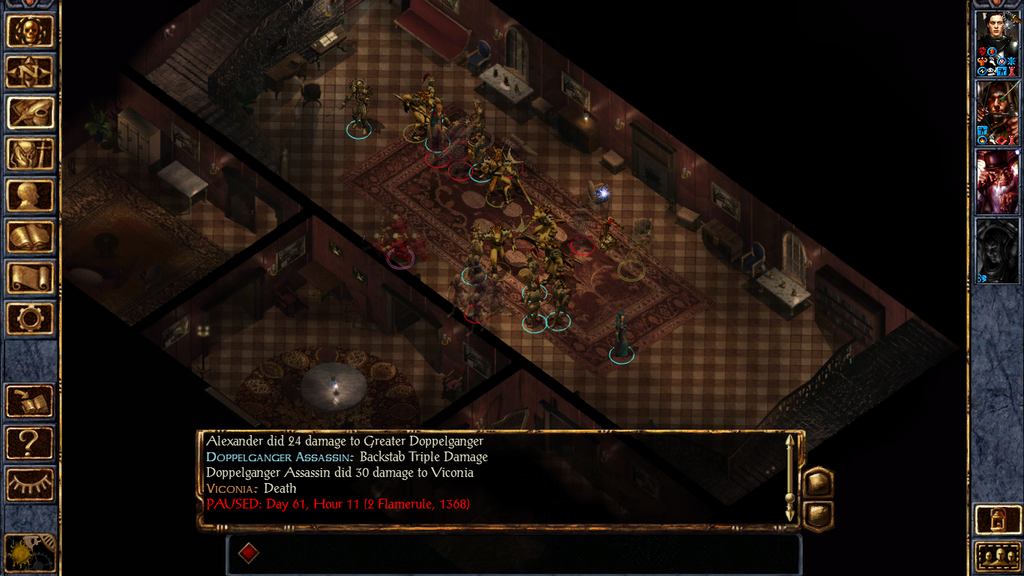1024x576 pixels.
Task: Select the top-hat character portrait
Action: click(997, 182)
